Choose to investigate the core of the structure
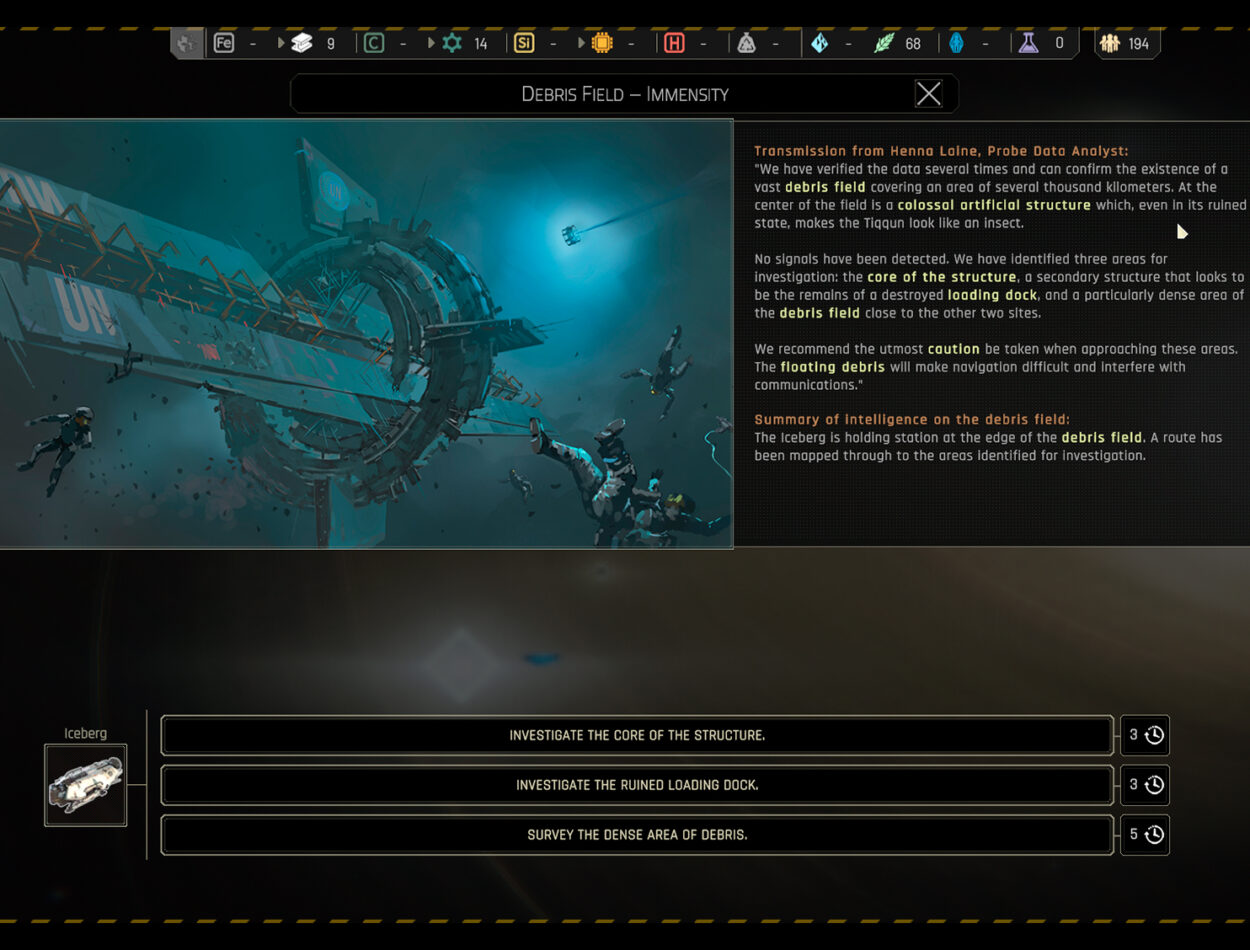Screen dimensions: 1250x950 pos(637,735)
